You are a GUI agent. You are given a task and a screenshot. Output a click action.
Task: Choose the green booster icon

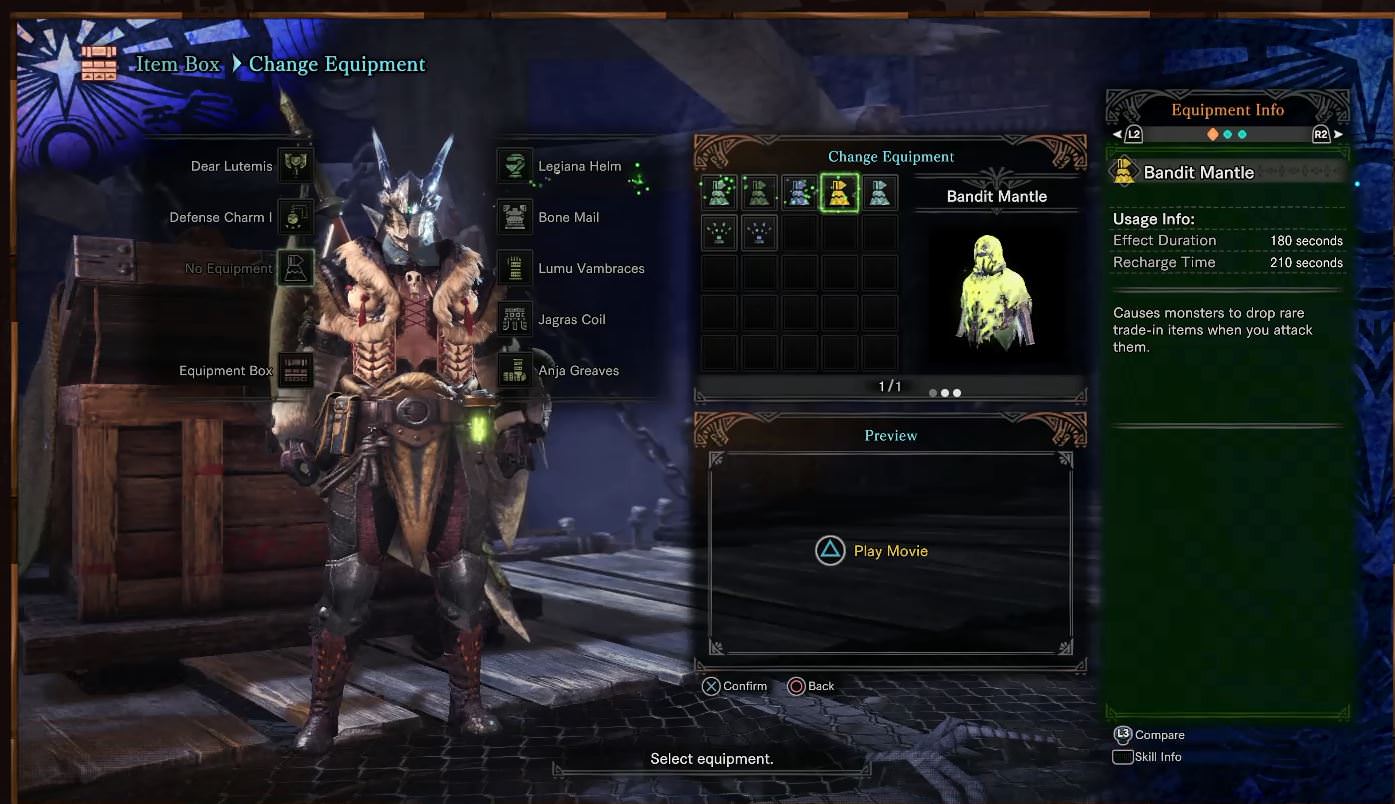point(719,233)
